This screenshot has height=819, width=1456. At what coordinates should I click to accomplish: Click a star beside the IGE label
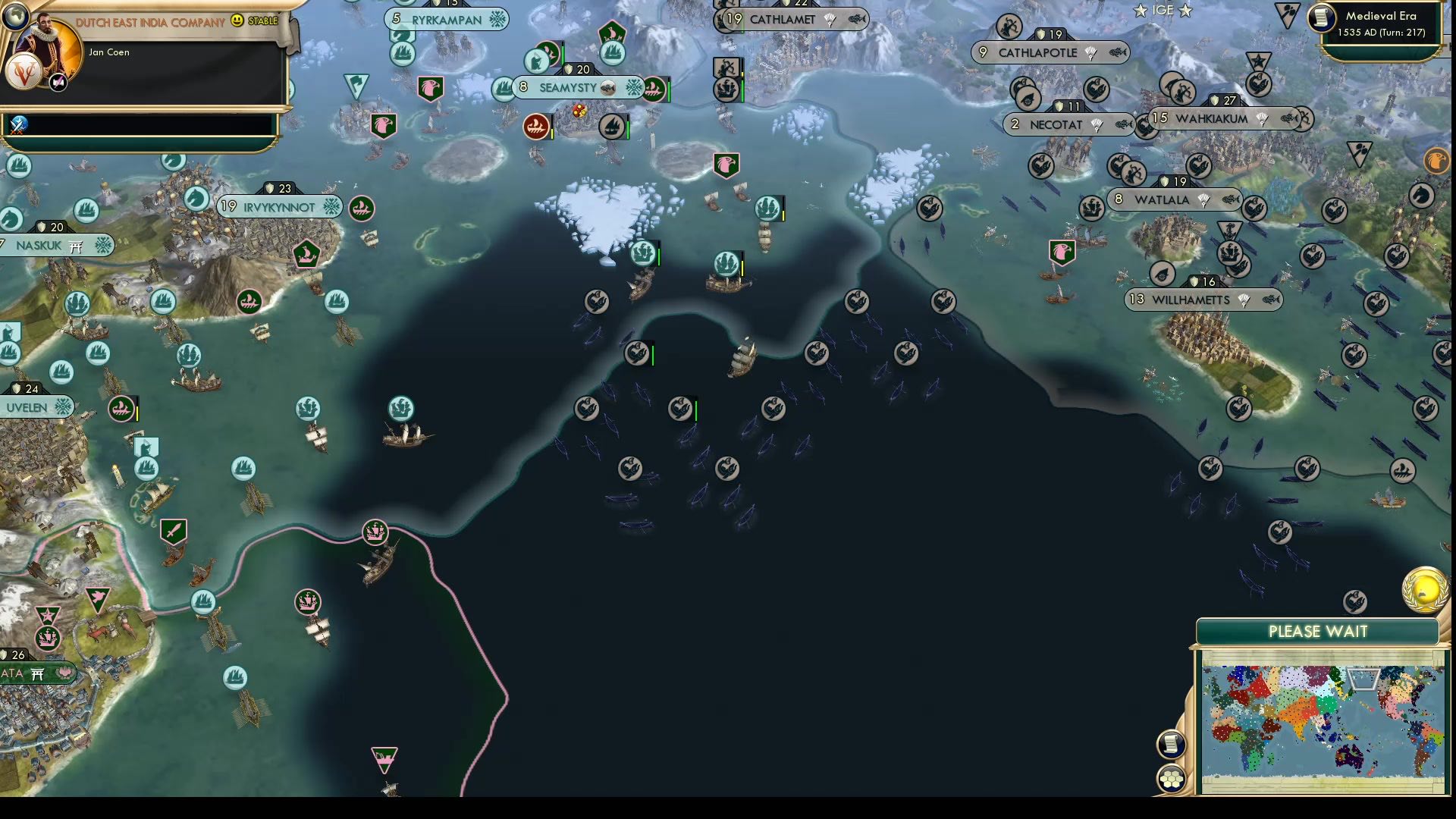tap(1140, 11)
